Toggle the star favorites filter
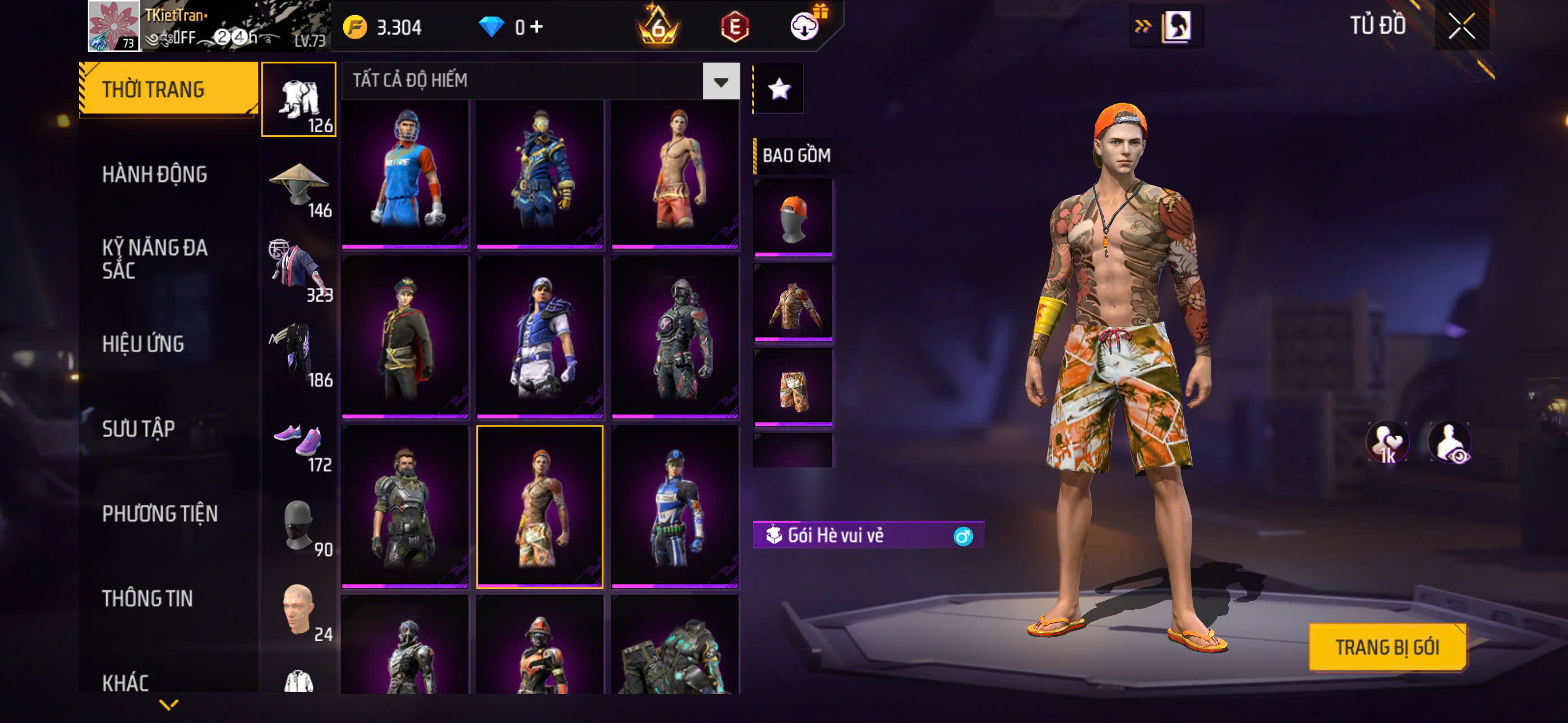 779,89
